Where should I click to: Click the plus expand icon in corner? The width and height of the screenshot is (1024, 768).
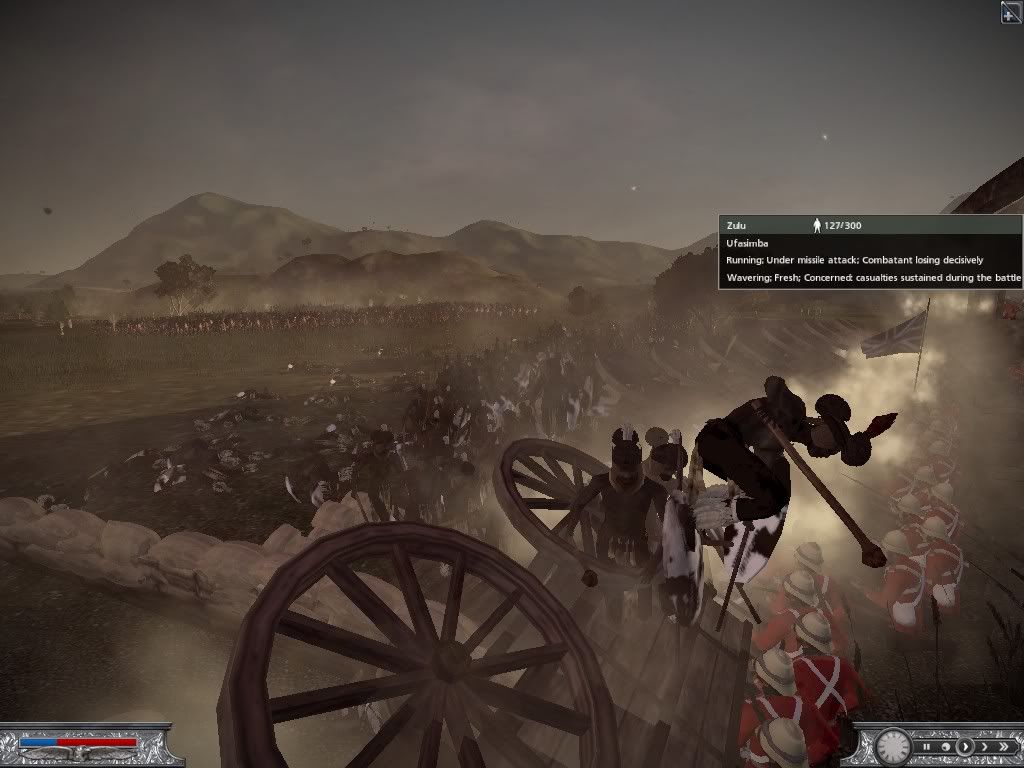(x=1011, y=11)
